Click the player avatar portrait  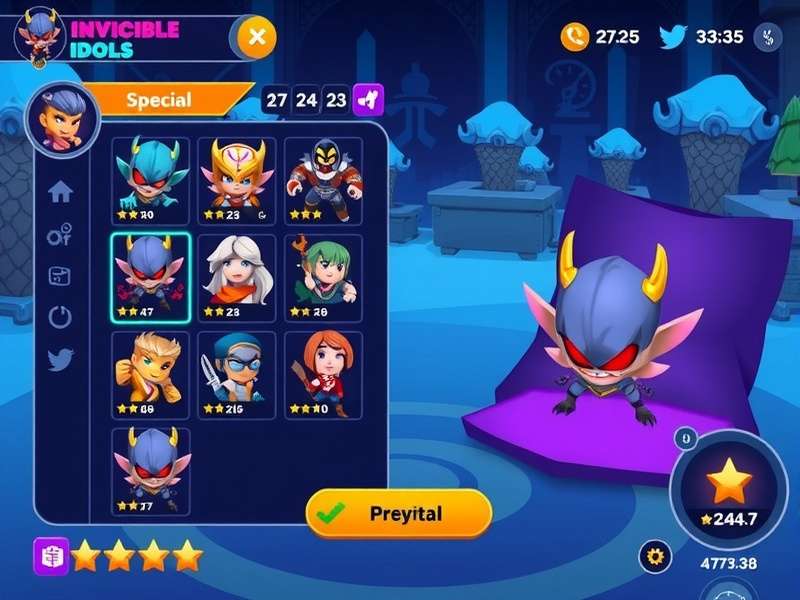coord(62,117)
